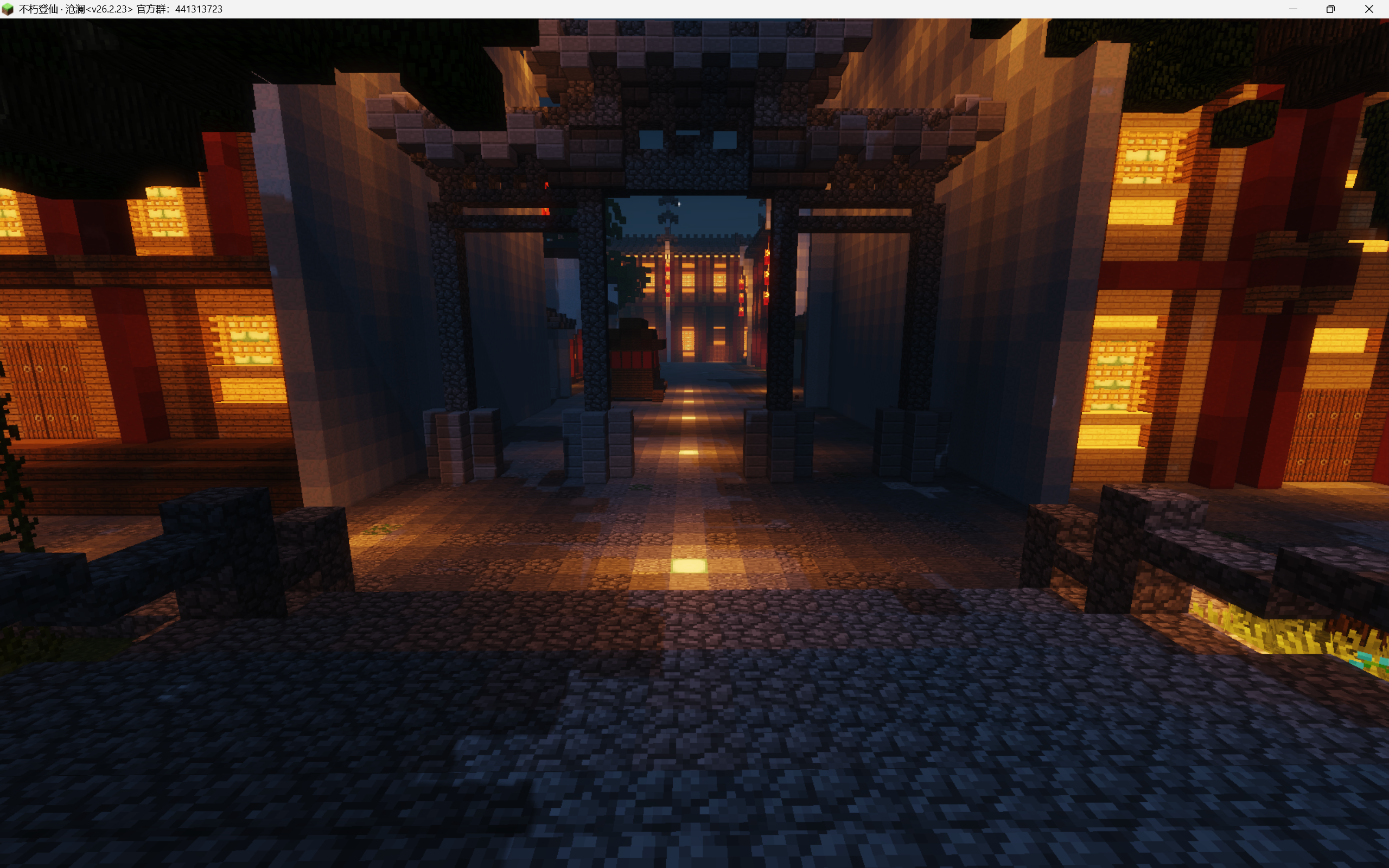Viewport: 1389px width, 868px height.
Task: Close the game window
Action: tap(1369, 9)
